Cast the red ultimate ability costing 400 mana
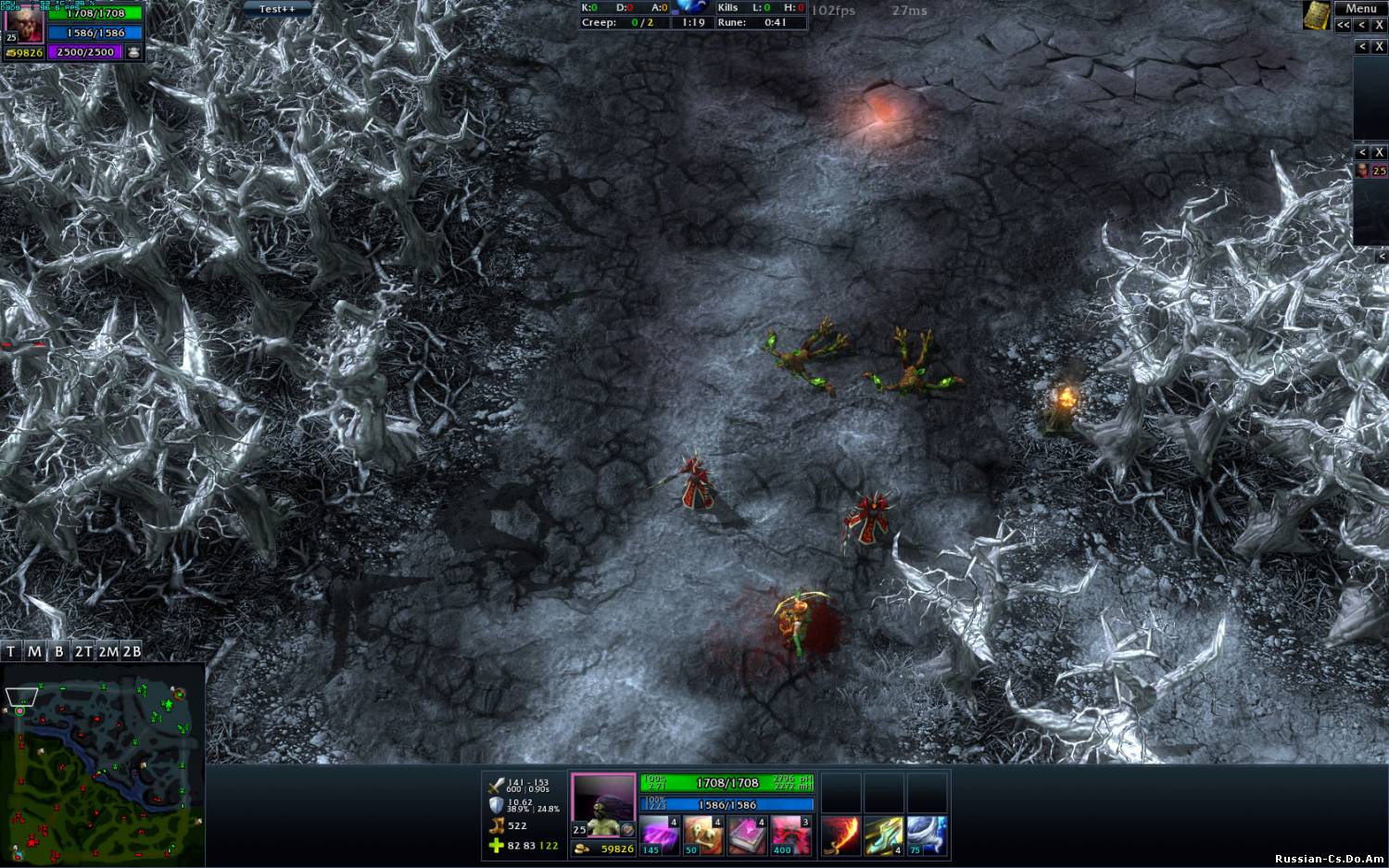The image size is (1389, 868). (x=790, y=836)
